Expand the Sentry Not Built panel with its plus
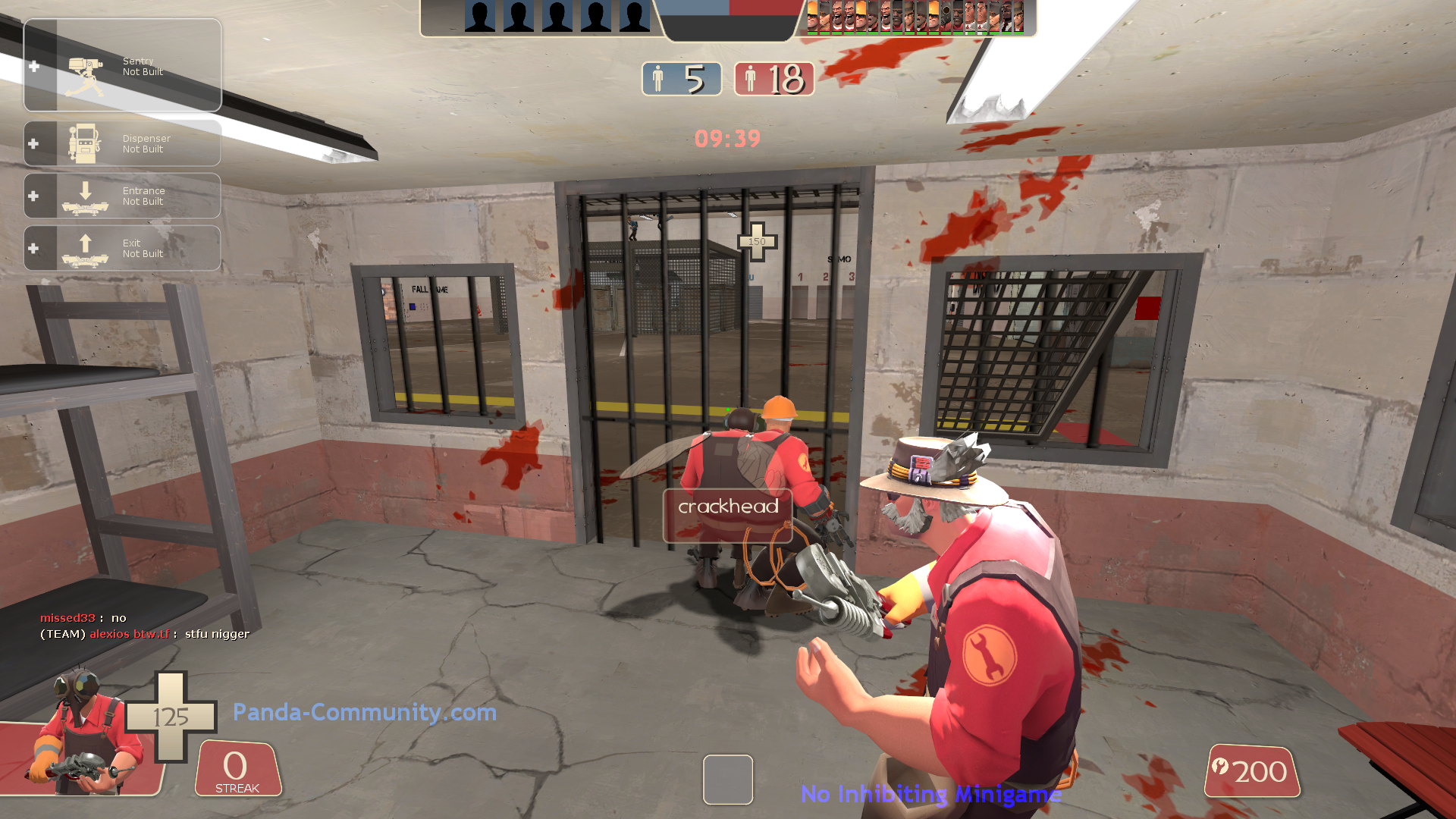1456x819 pixels. (34, 65)
